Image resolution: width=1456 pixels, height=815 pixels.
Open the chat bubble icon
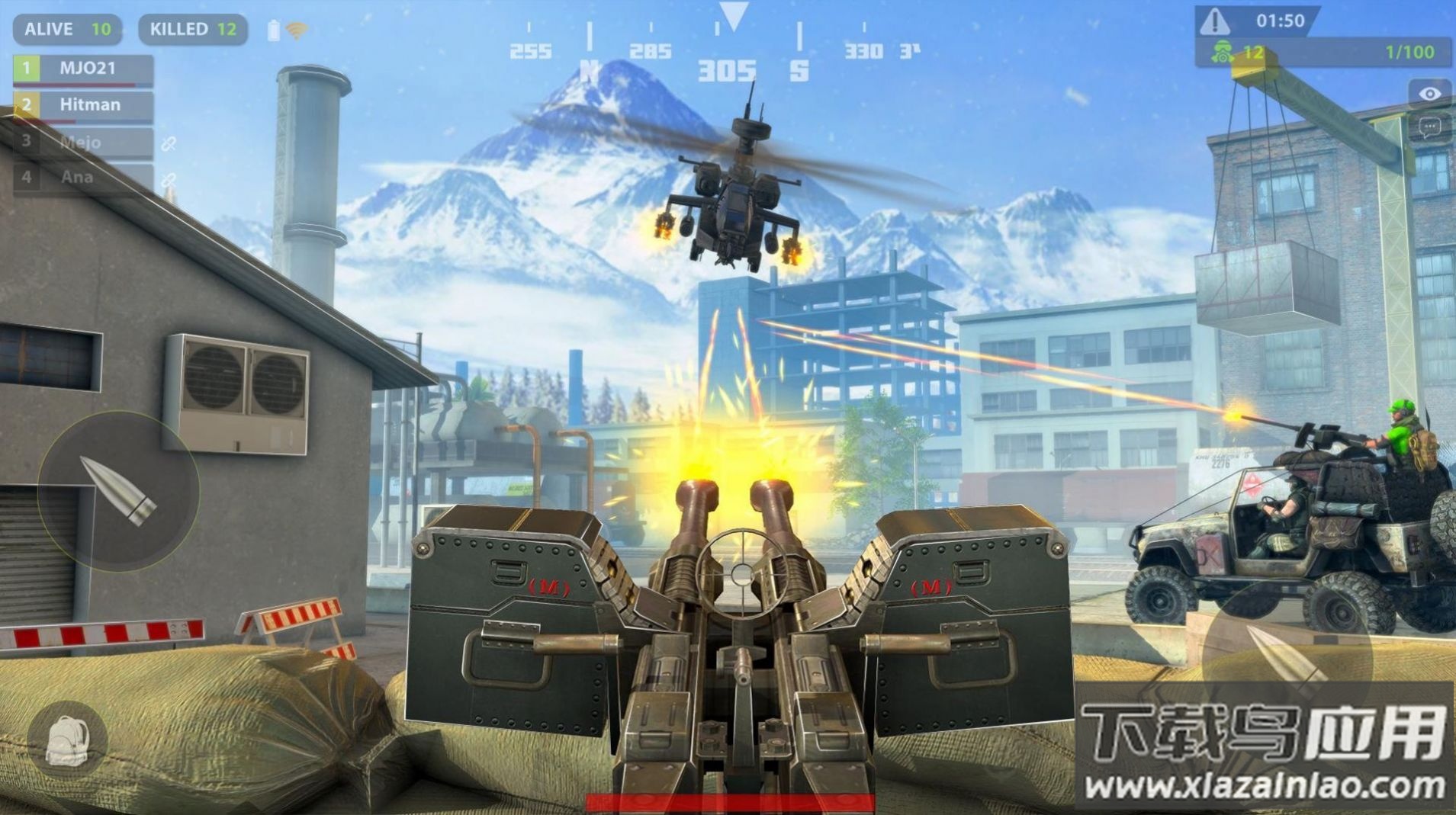point(1429,127)
